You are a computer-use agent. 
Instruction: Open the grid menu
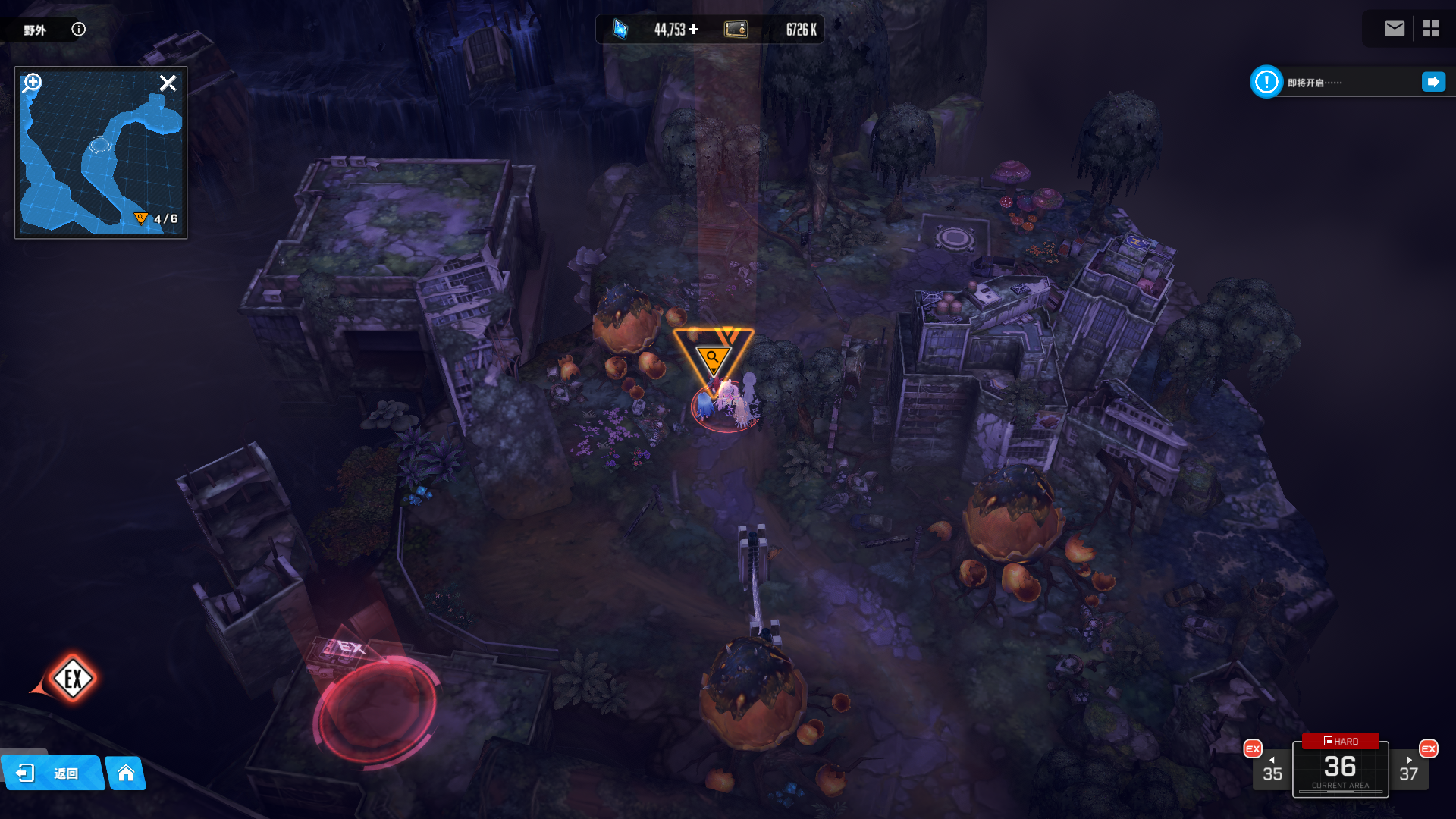1431,29
